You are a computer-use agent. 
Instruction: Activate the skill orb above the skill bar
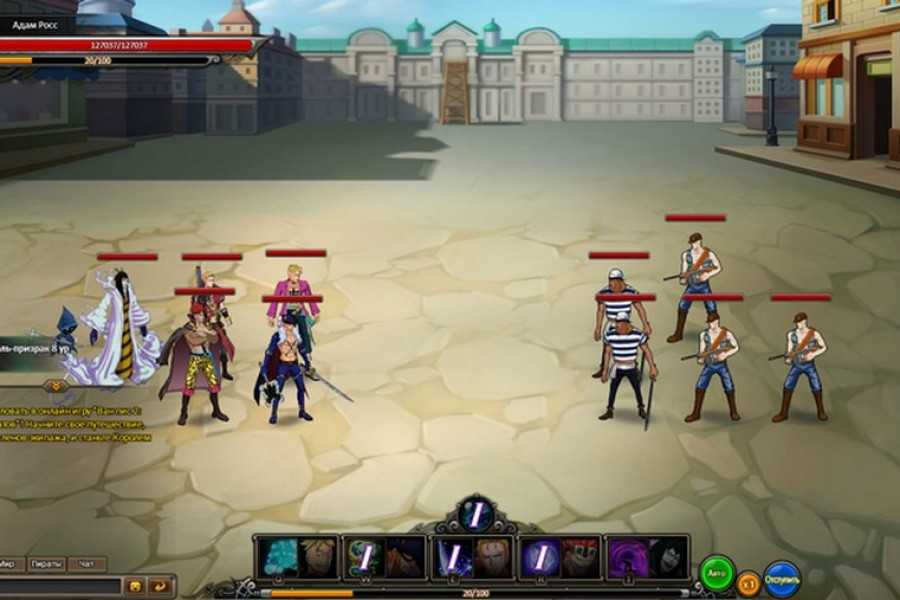pyautogui.click(x=477, y=515)
